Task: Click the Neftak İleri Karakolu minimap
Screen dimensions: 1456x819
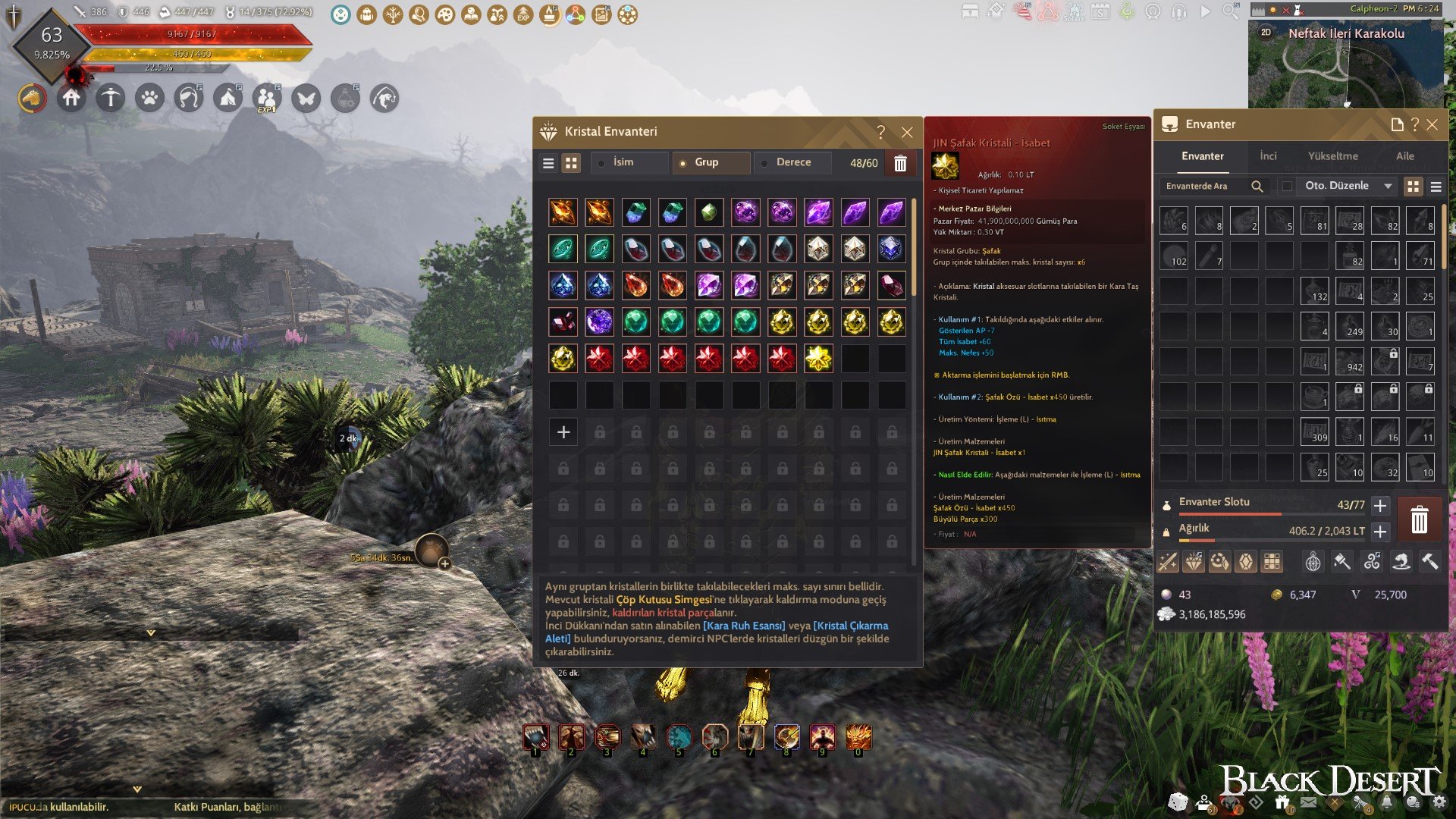Action: coord(1346,68)
